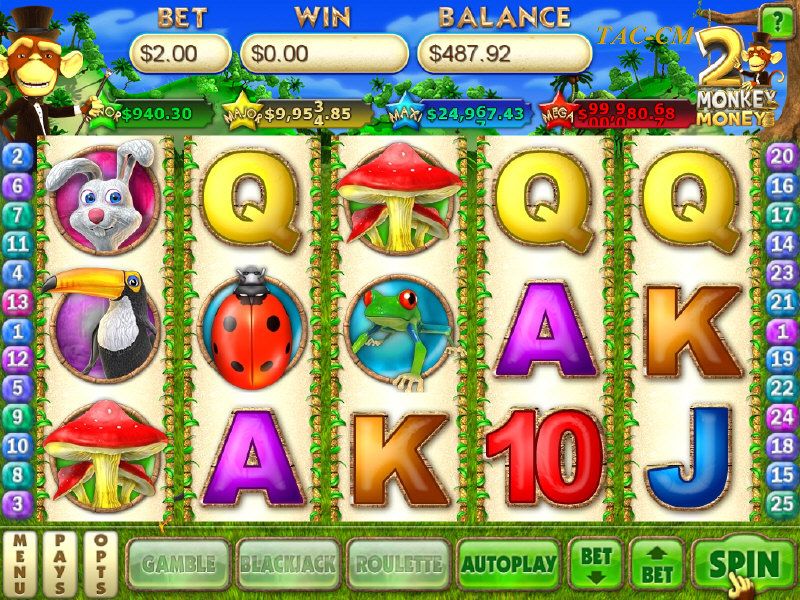Select the BLACKJACK button

pyautogui.click(x=287, y=564)
